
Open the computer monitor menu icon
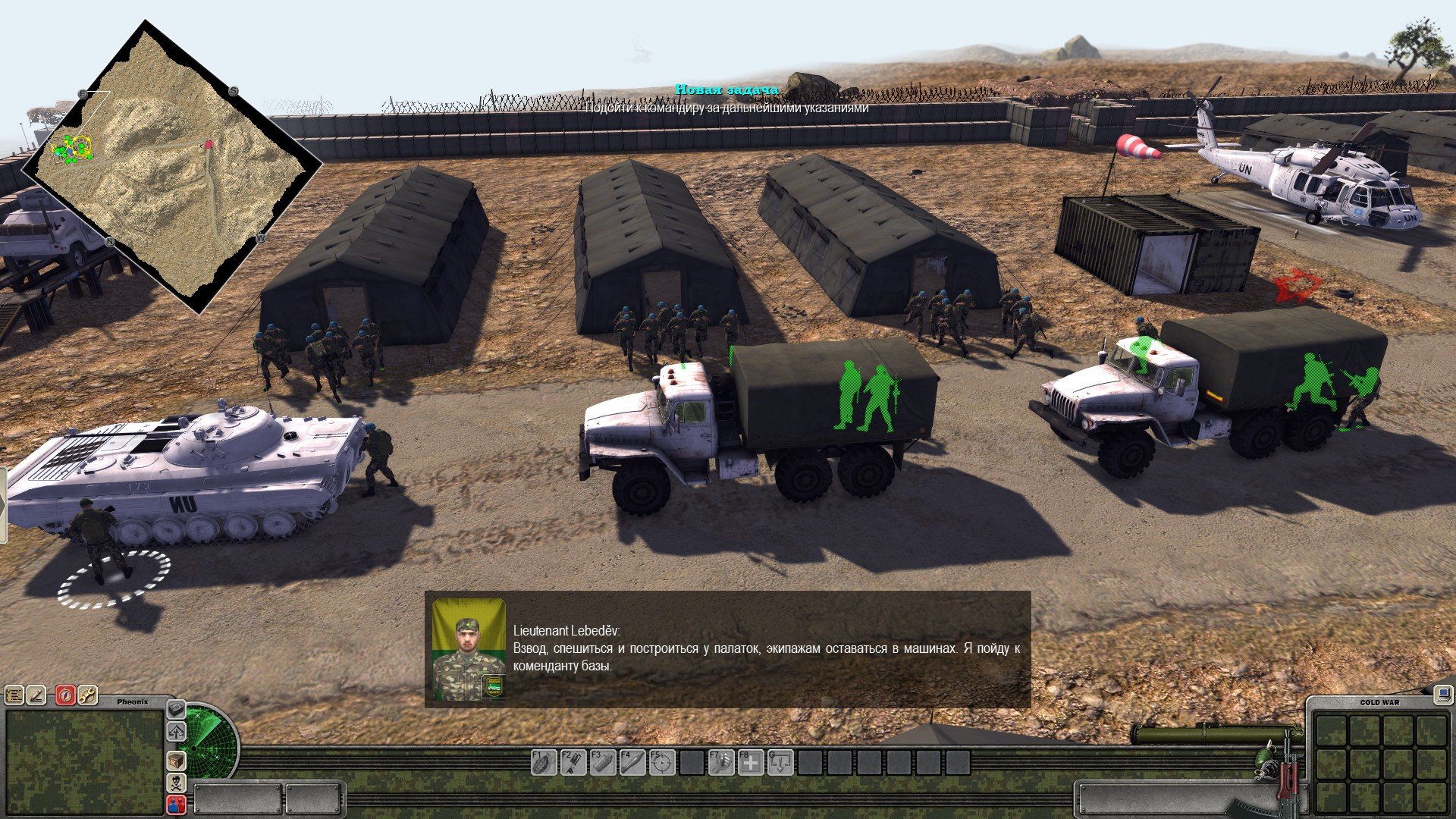[x=1442, y=693]
